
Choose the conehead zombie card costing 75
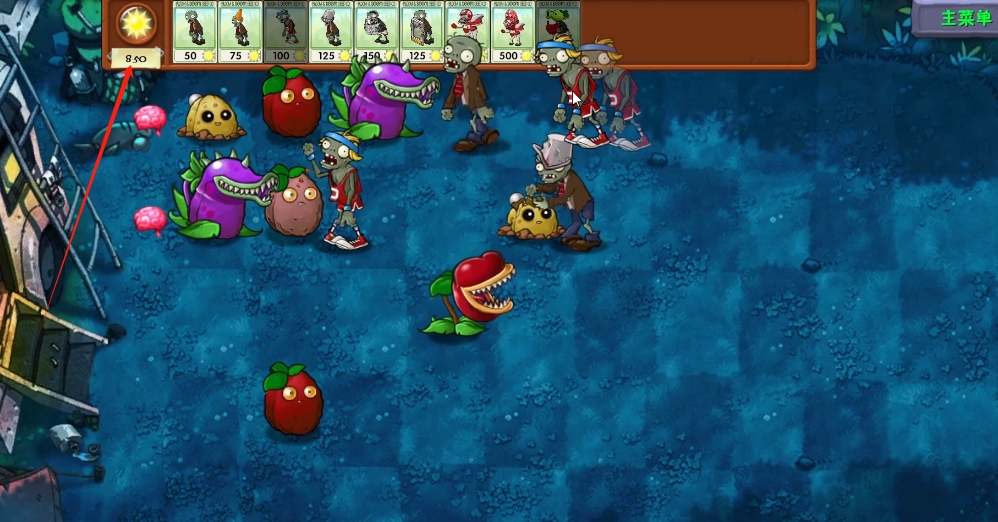(240, 32)
